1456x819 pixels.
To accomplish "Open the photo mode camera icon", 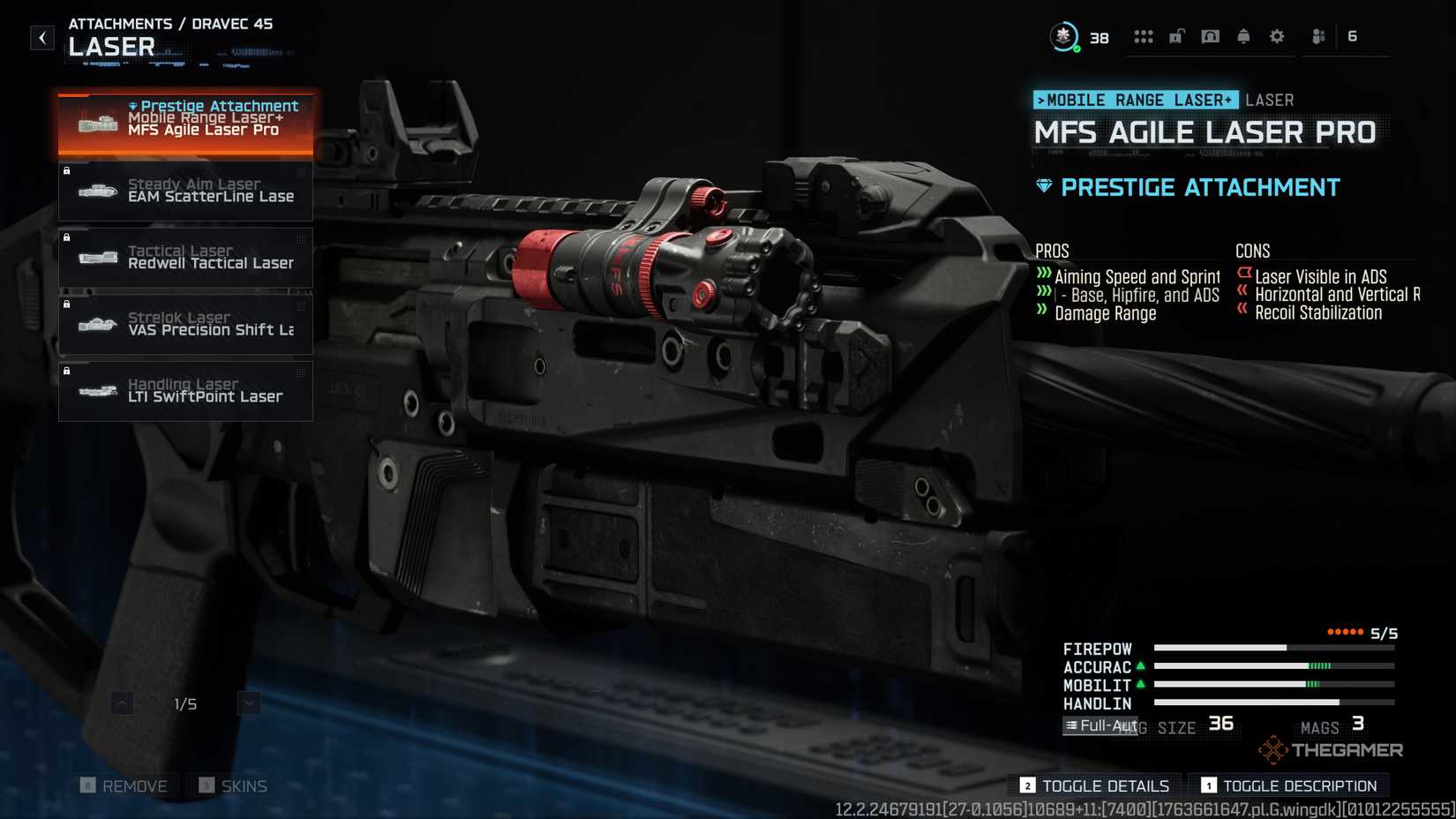I will (1210, 36).
